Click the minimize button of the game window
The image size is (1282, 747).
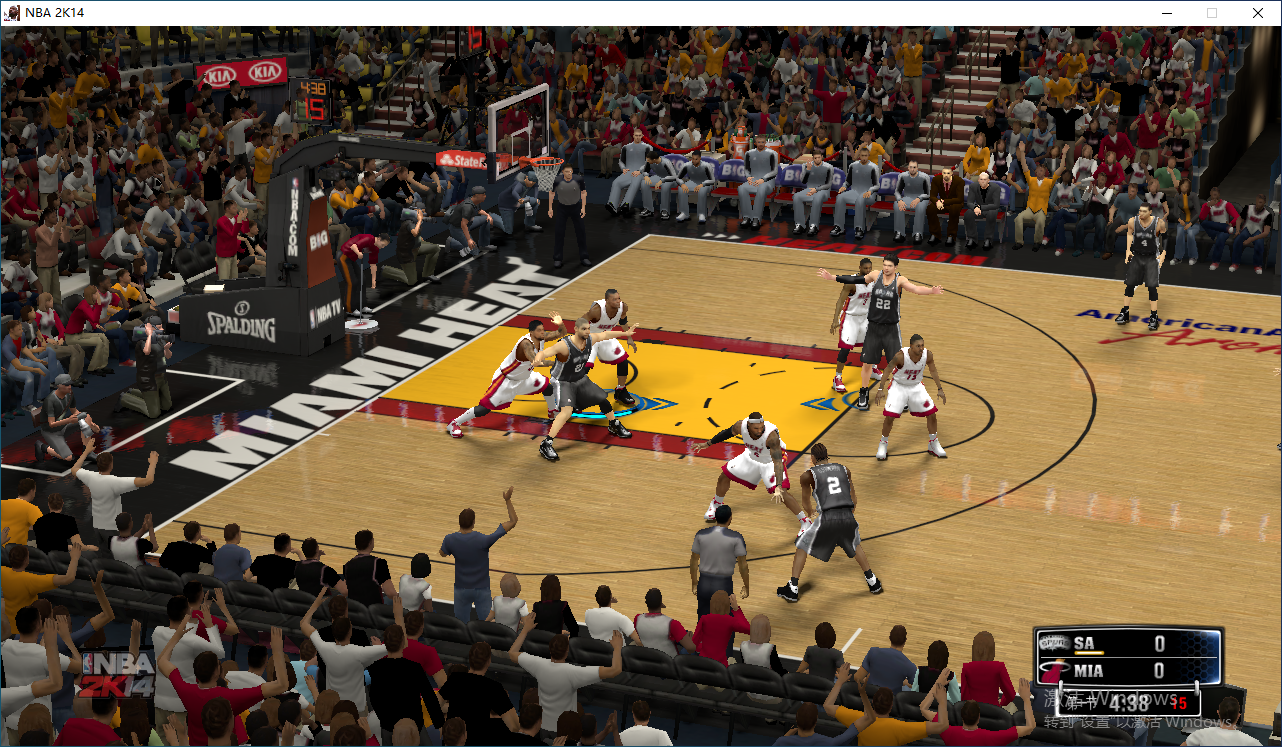(1167, 13)
